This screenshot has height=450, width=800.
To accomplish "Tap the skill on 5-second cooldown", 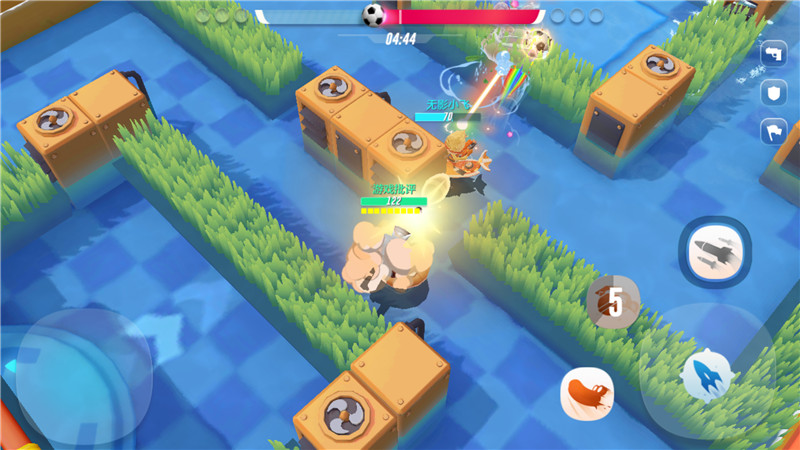I will click(613, 301).
